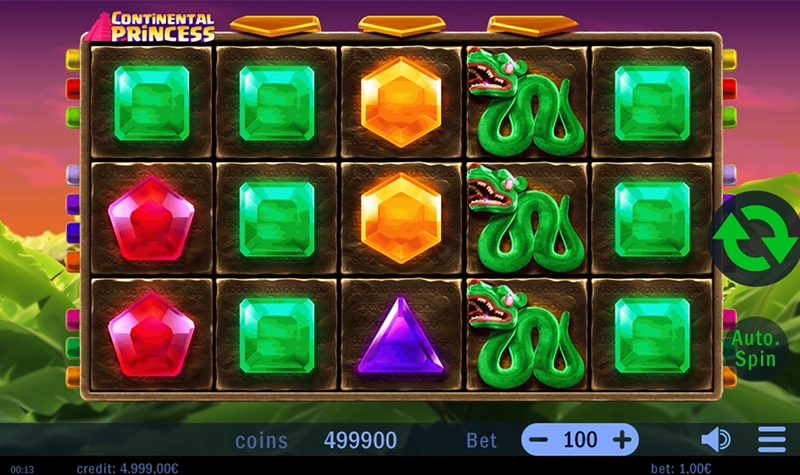Spin the reels with the green arrows button

coord(755,237)
